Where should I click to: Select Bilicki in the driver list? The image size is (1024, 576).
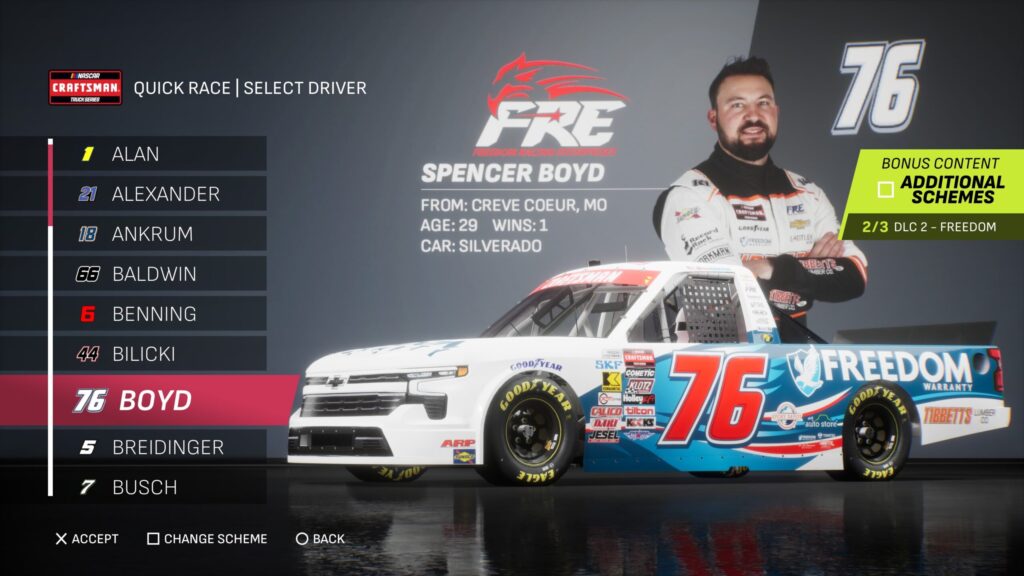(160, 354)
